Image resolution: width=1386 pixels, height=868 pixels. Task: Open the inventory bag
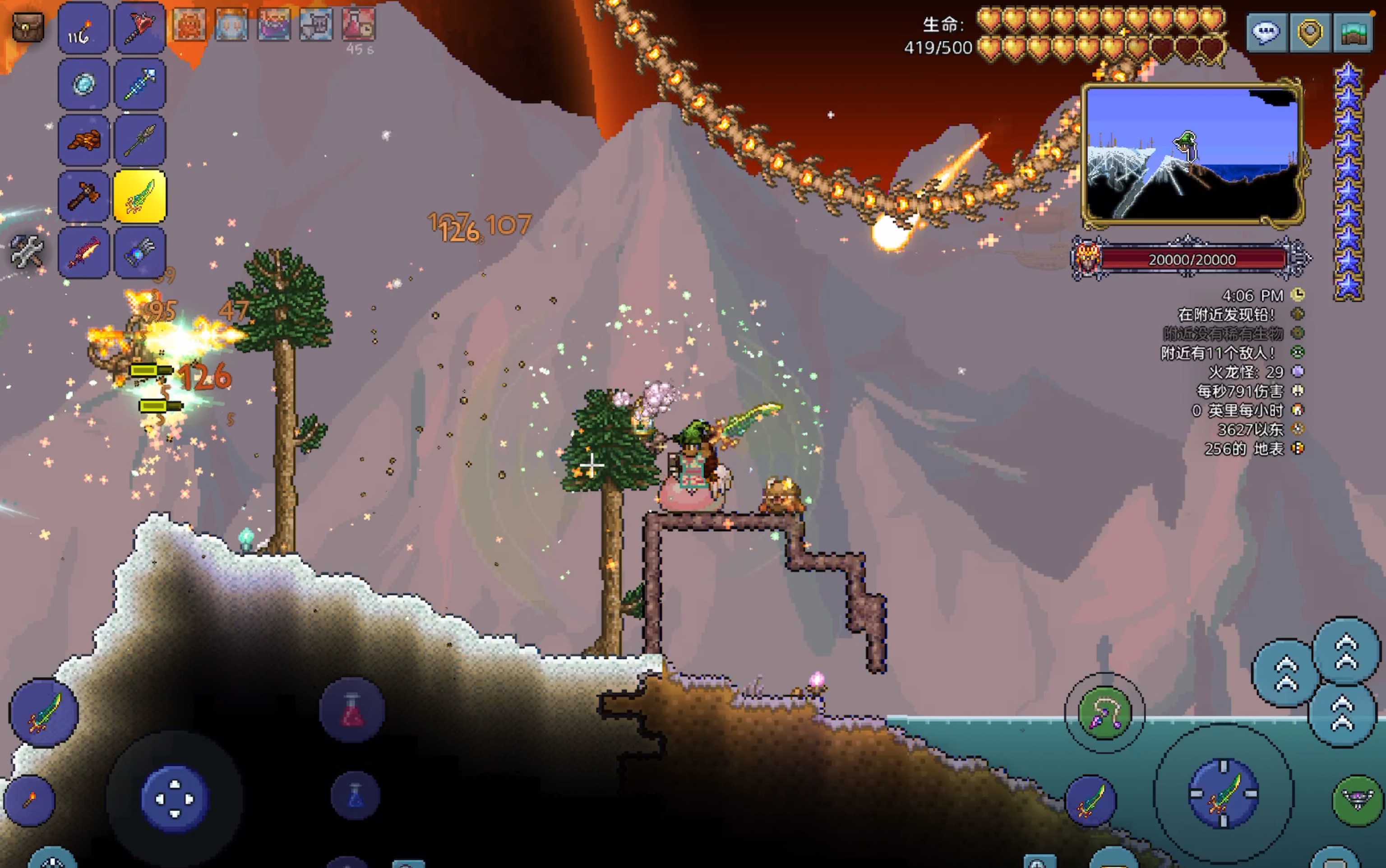point(28,27)
